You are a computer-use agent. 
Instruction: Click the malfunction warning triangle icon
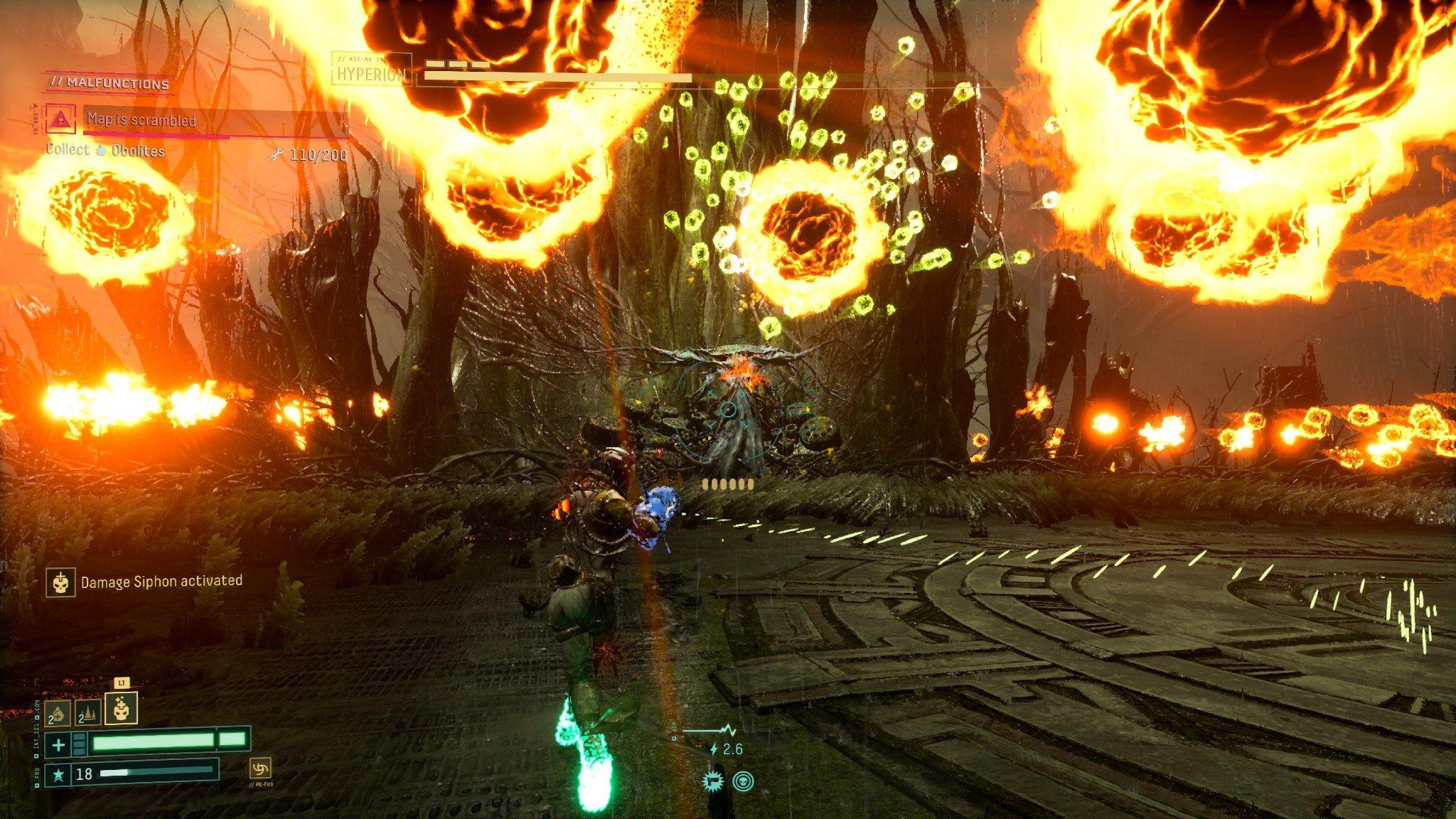point(61,119)
